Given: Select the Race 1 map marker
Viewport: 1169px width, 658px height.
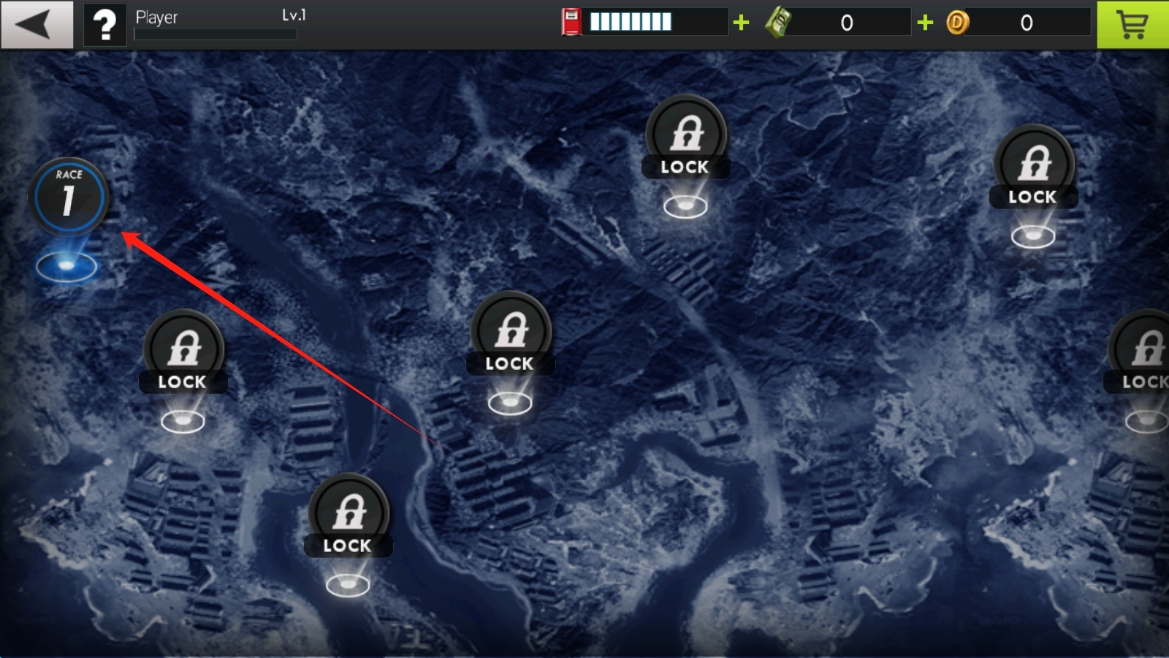Looking at the screenshot, I should pyautogui.click(x=68, y=199).
